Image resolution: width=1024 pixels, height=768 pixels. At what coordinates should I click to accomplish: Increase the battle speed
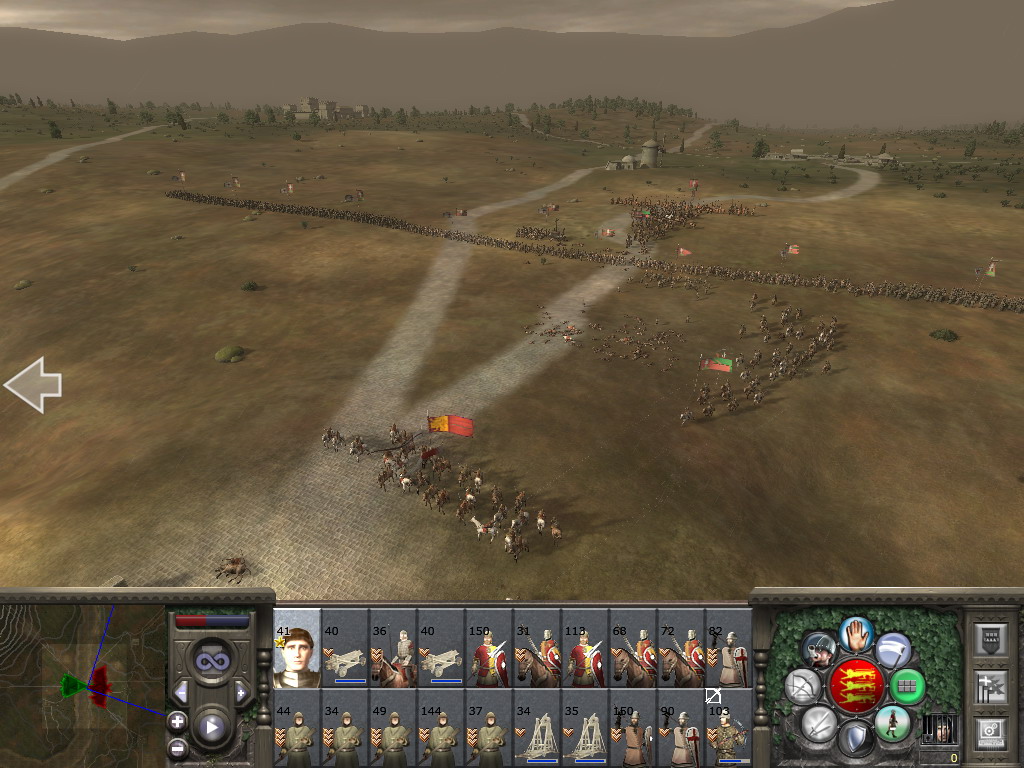pyautogui.click(x=241, y=692)
